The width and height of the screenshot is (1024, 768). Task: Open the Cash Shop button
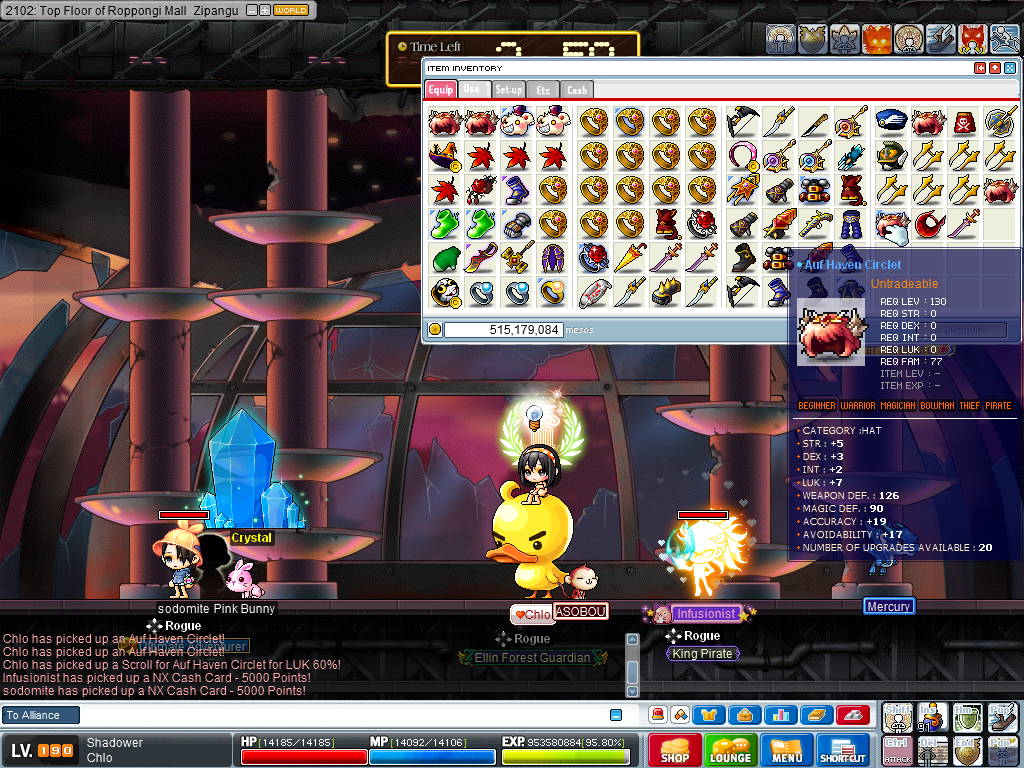[x=675, y=749]
